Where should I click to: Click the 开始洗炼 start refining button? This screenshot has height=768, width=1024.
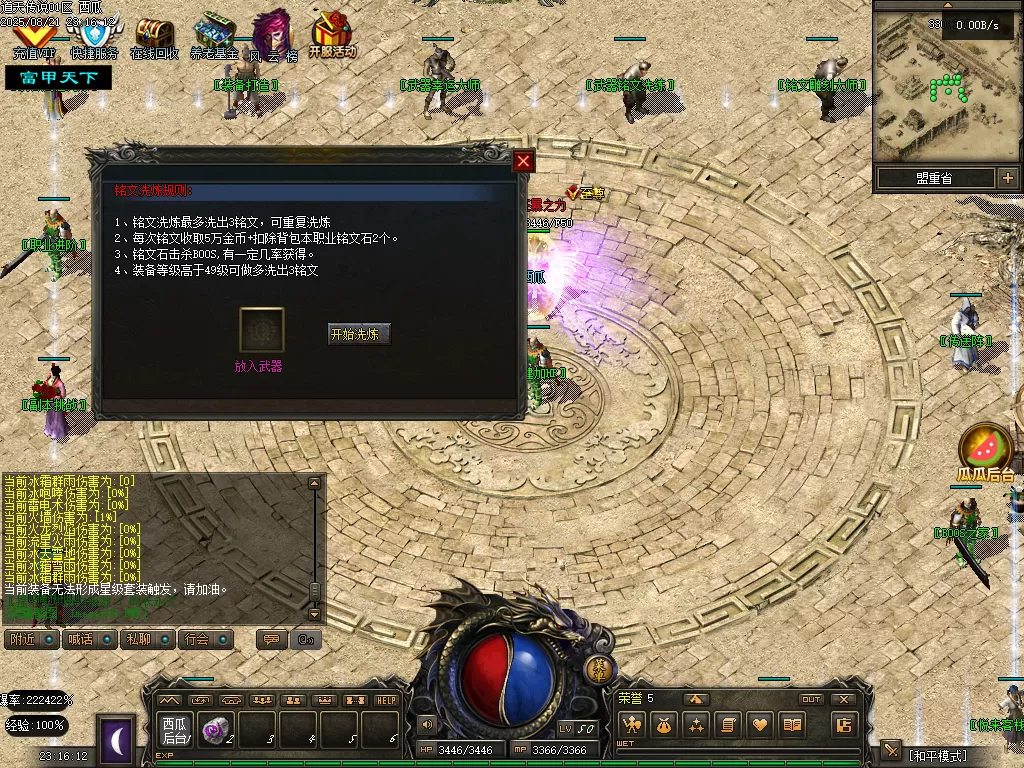pyautogui.click(x=359, y=334)
